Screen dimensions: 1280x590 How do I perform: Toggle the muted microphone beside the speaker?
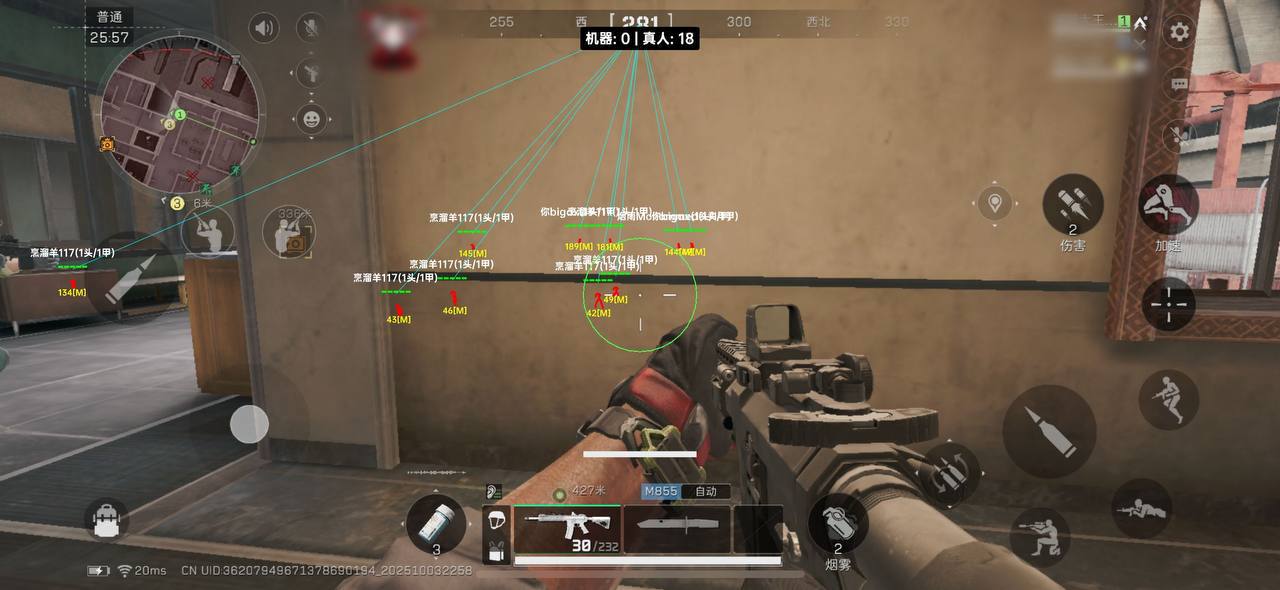[312, 28]
